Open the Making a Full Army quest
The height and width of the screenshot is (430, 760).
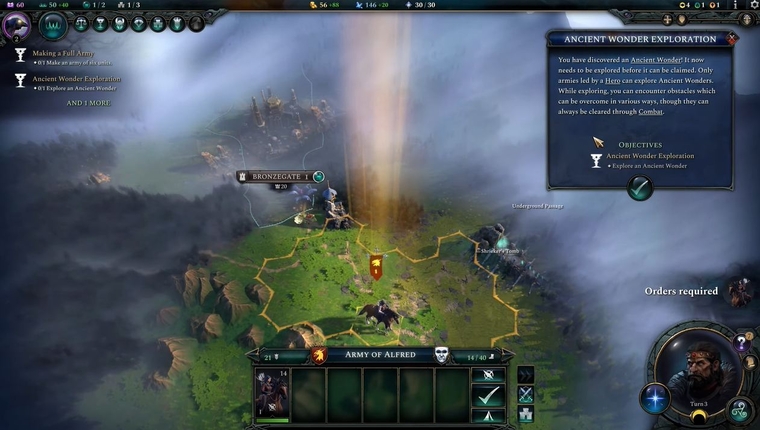point(62,51)
